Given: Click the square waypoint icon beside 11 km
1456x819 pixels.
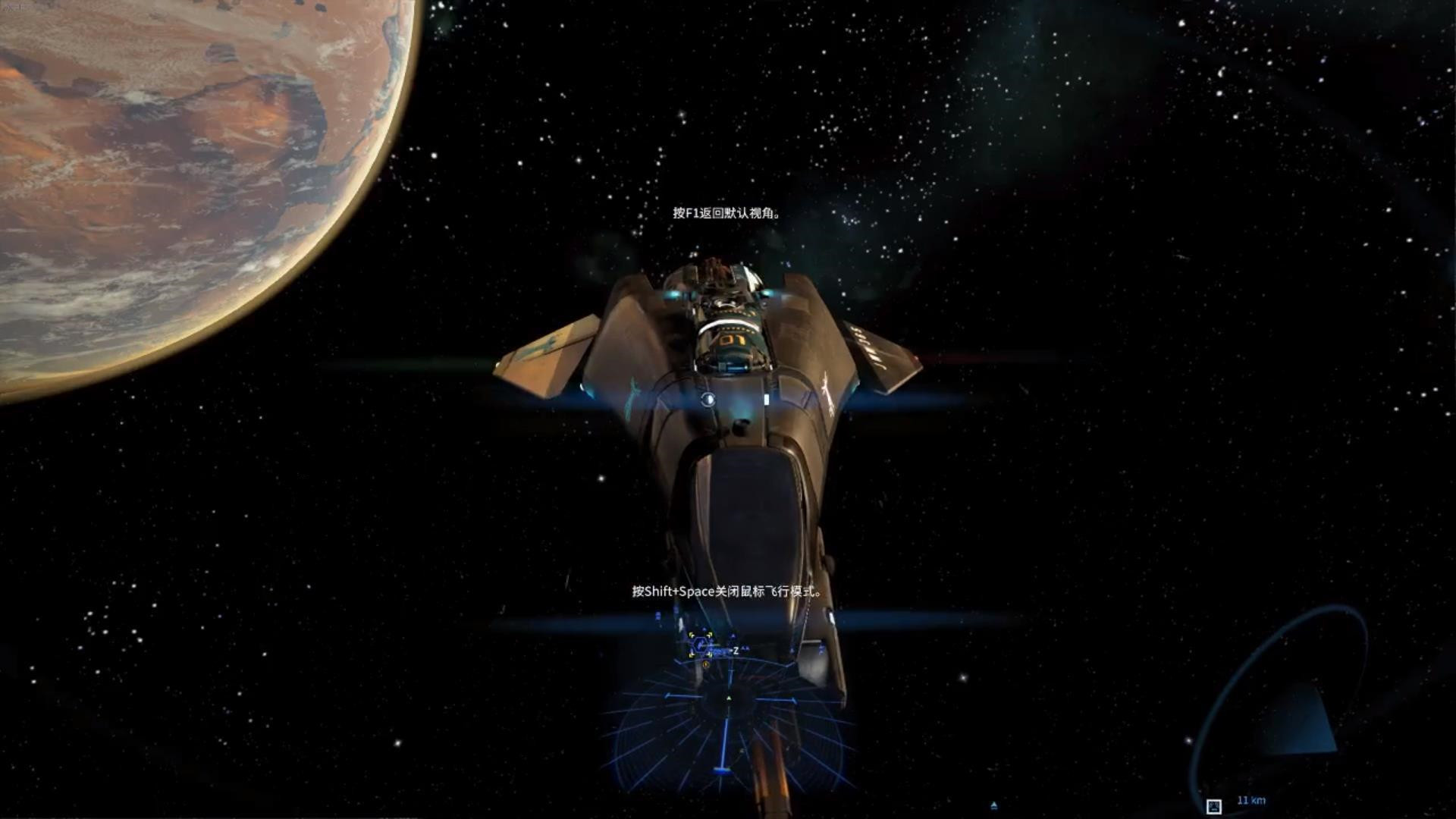Looking at the screenshot, I should 1214,807.
